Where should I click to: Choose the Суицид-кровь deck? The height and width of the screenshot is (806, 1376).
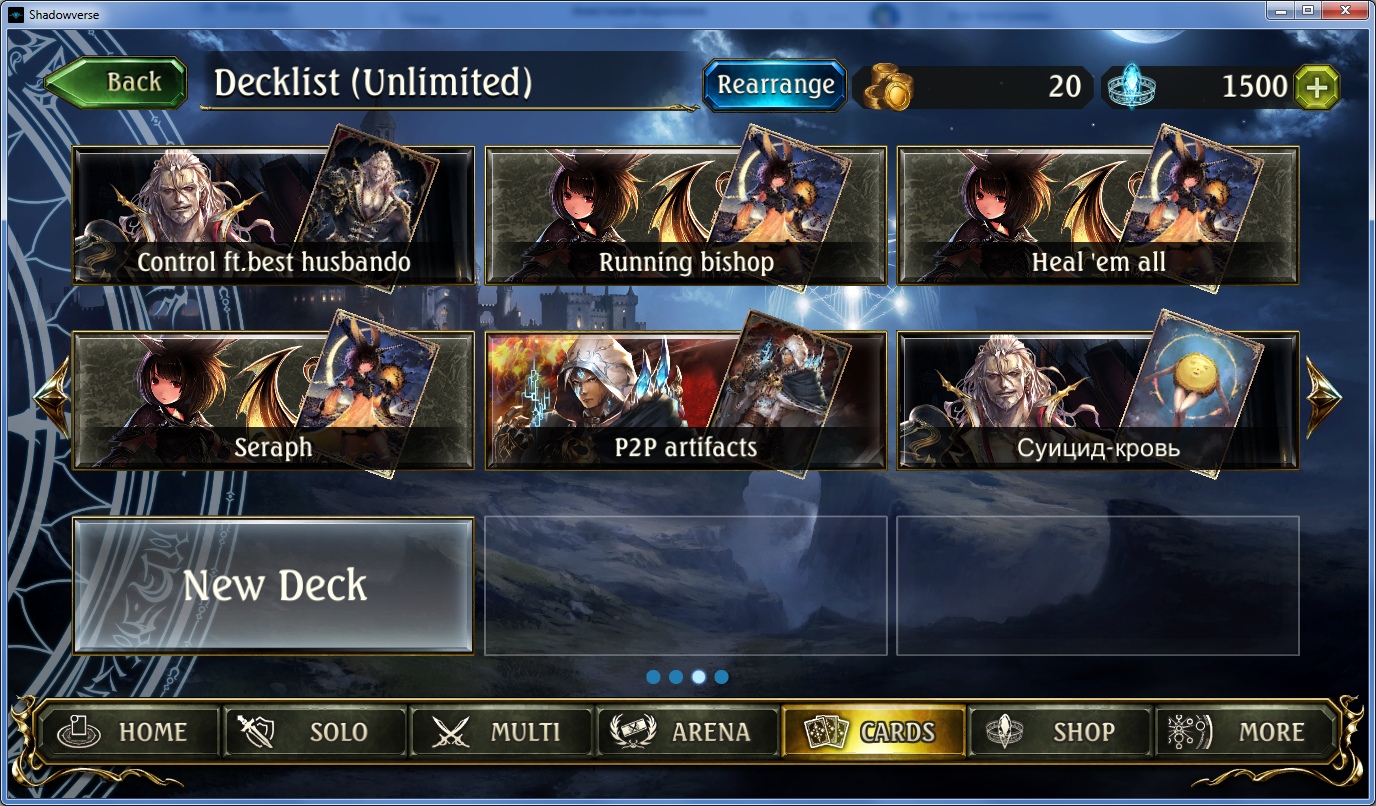click(1097, 401)
